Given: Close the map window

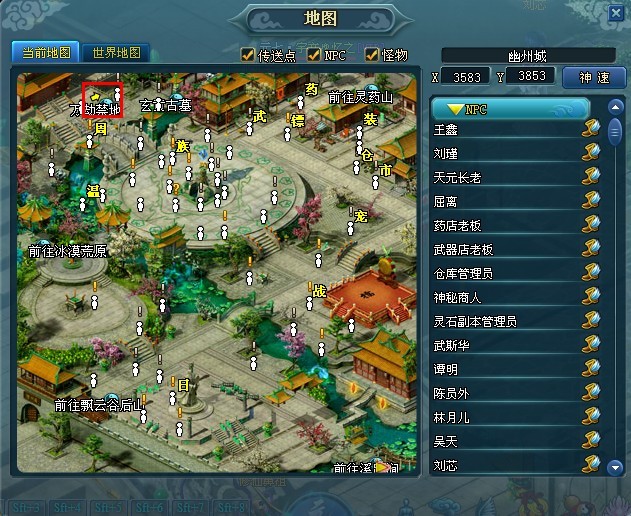Looking at the screenshot, I should pos(615,14).
